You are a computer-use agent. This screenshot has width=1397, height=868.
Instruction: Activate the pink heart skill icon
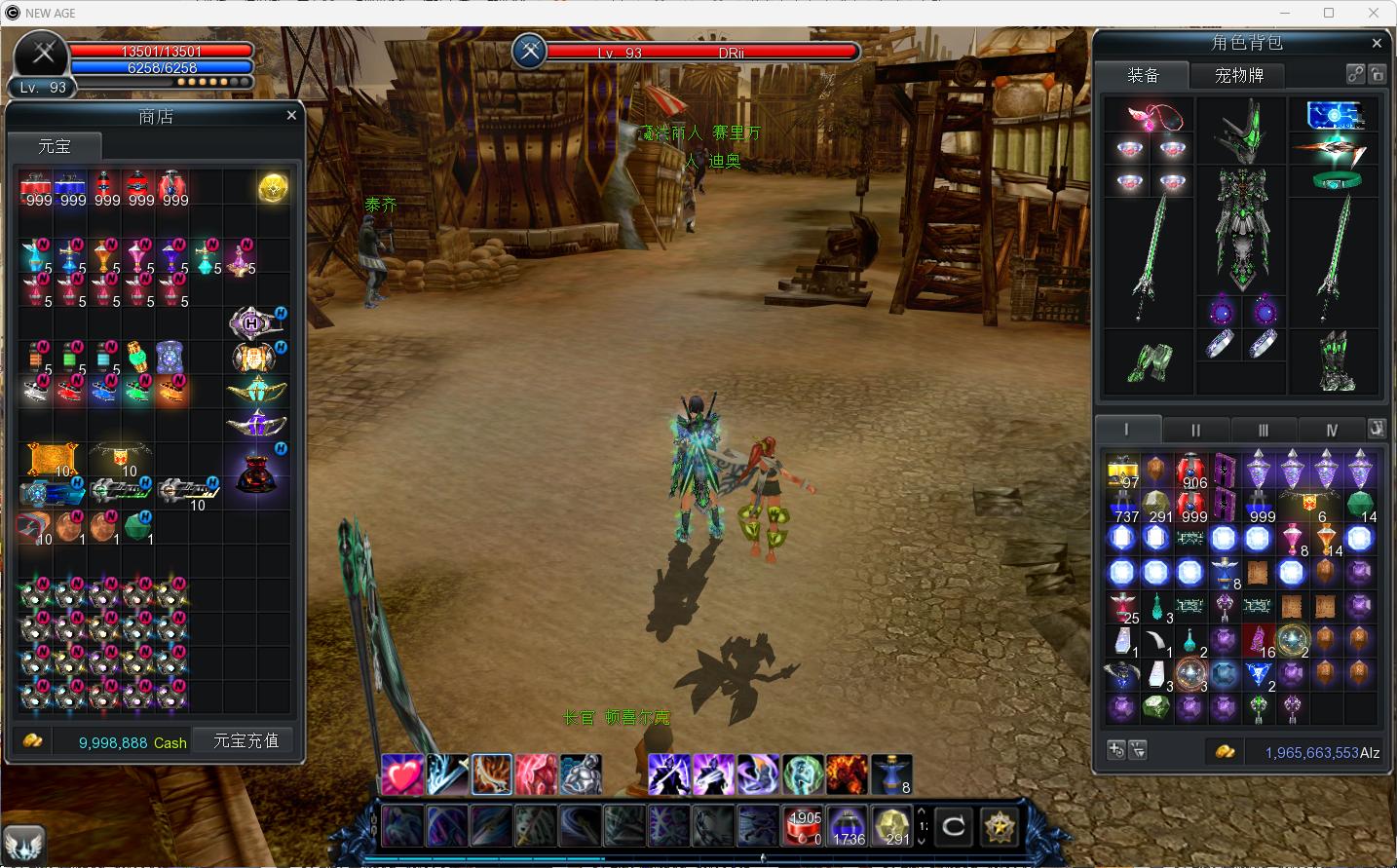tap(402, 774)
